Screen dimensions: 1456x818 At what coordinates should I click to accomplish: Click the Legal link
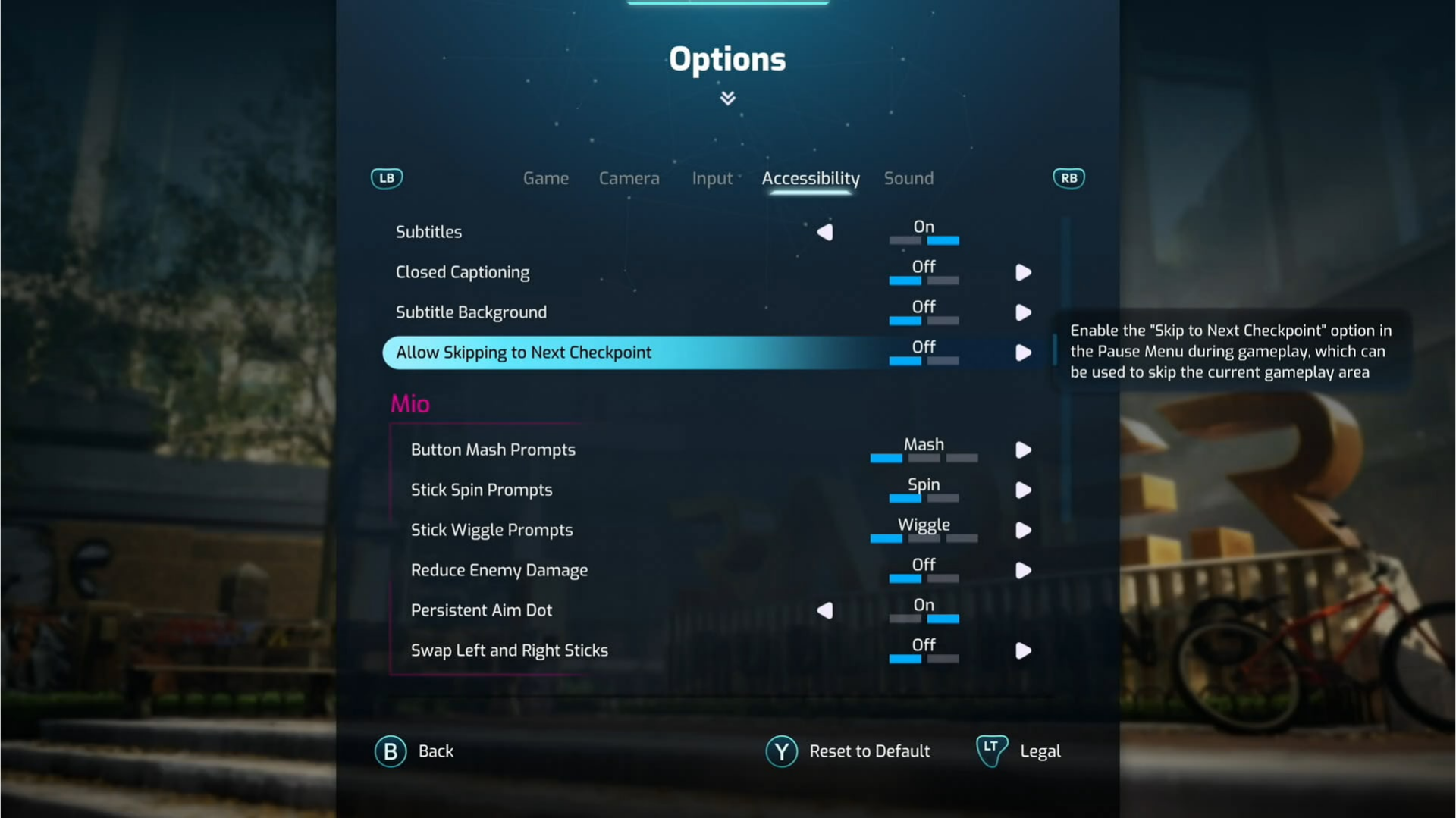click(x=1040, y=751)
